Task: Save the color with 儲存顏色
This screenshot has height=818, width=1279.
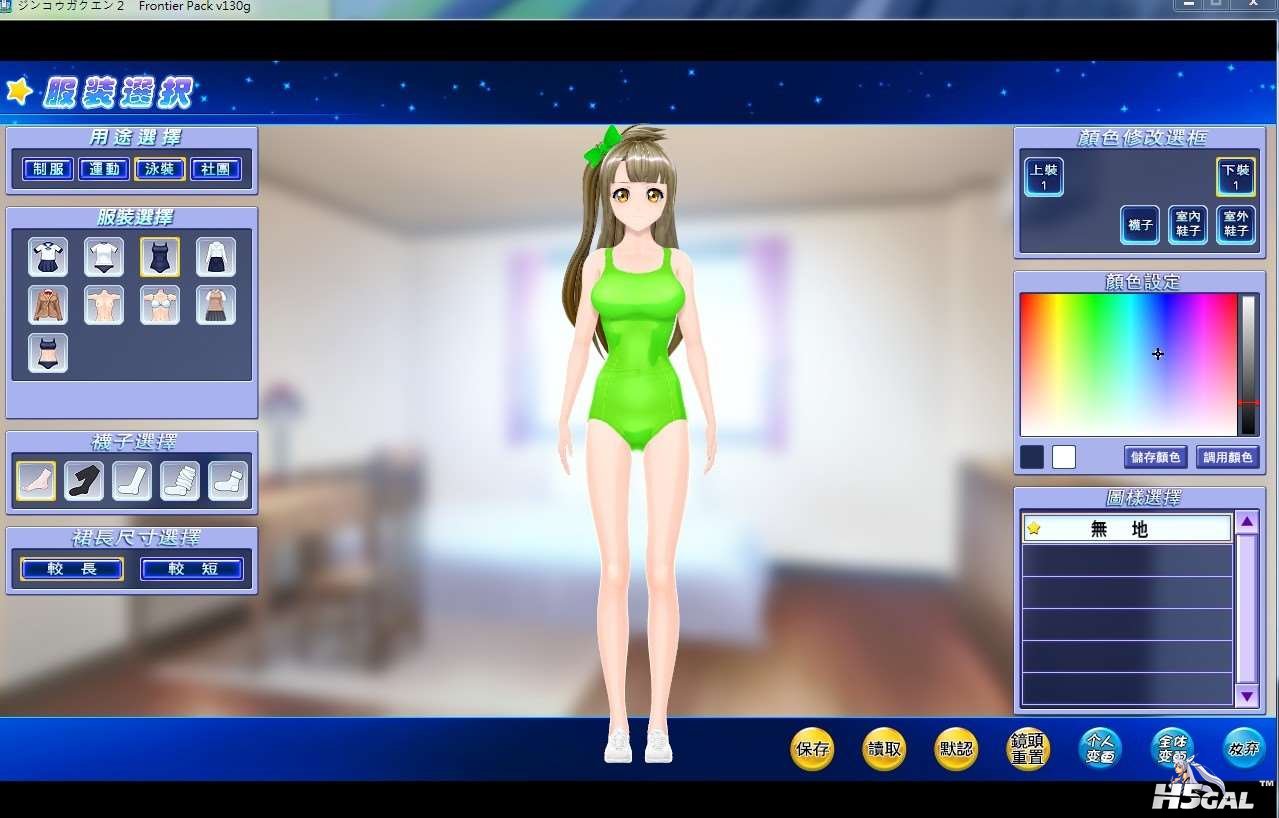Action: click(x=1155, y=457)
